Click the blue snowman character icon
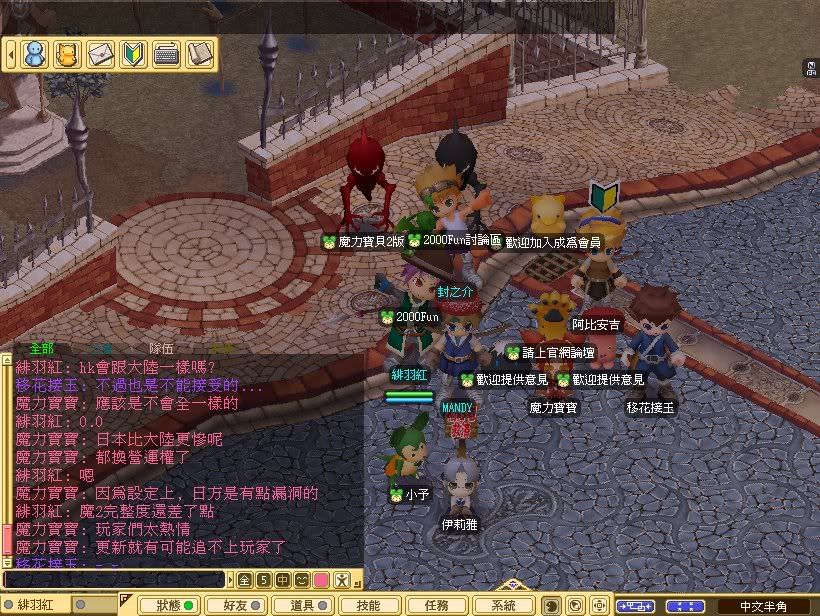This screenshot has height=616, width=820. [34, 53]
